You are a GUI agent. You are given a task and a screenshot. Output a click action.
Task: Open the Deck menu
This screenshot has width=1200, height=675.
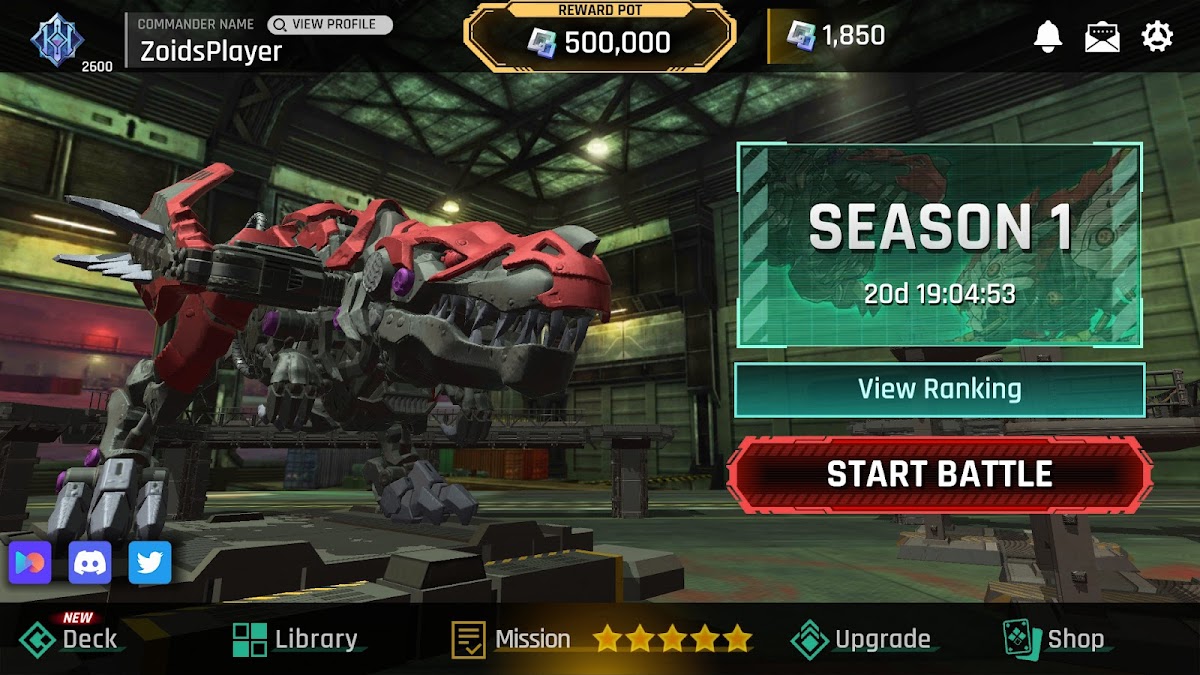tap(70, 639)
